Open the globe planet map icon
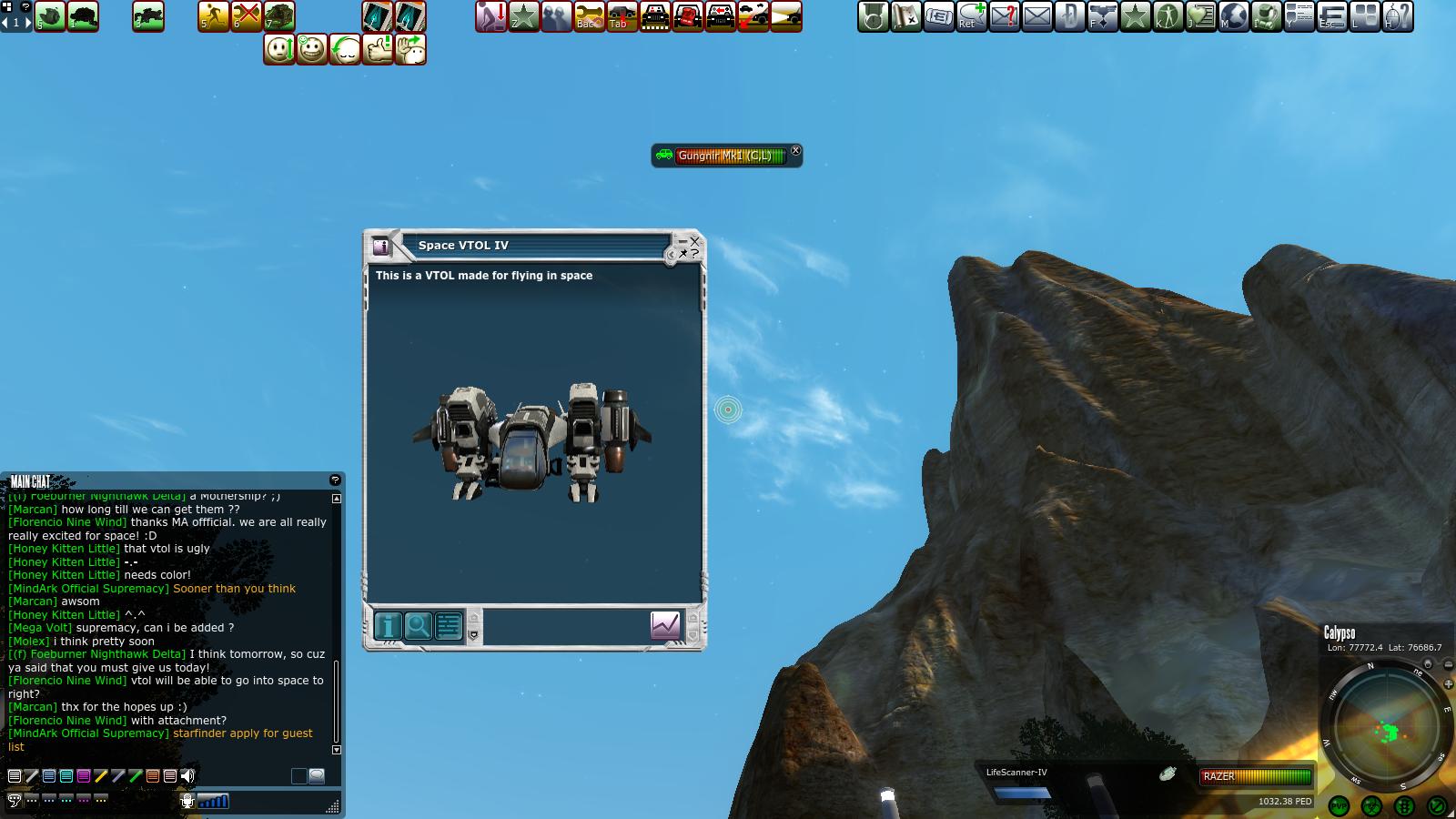The height and width of the screenshot is (819, 1456). [x=1234, y=16]
